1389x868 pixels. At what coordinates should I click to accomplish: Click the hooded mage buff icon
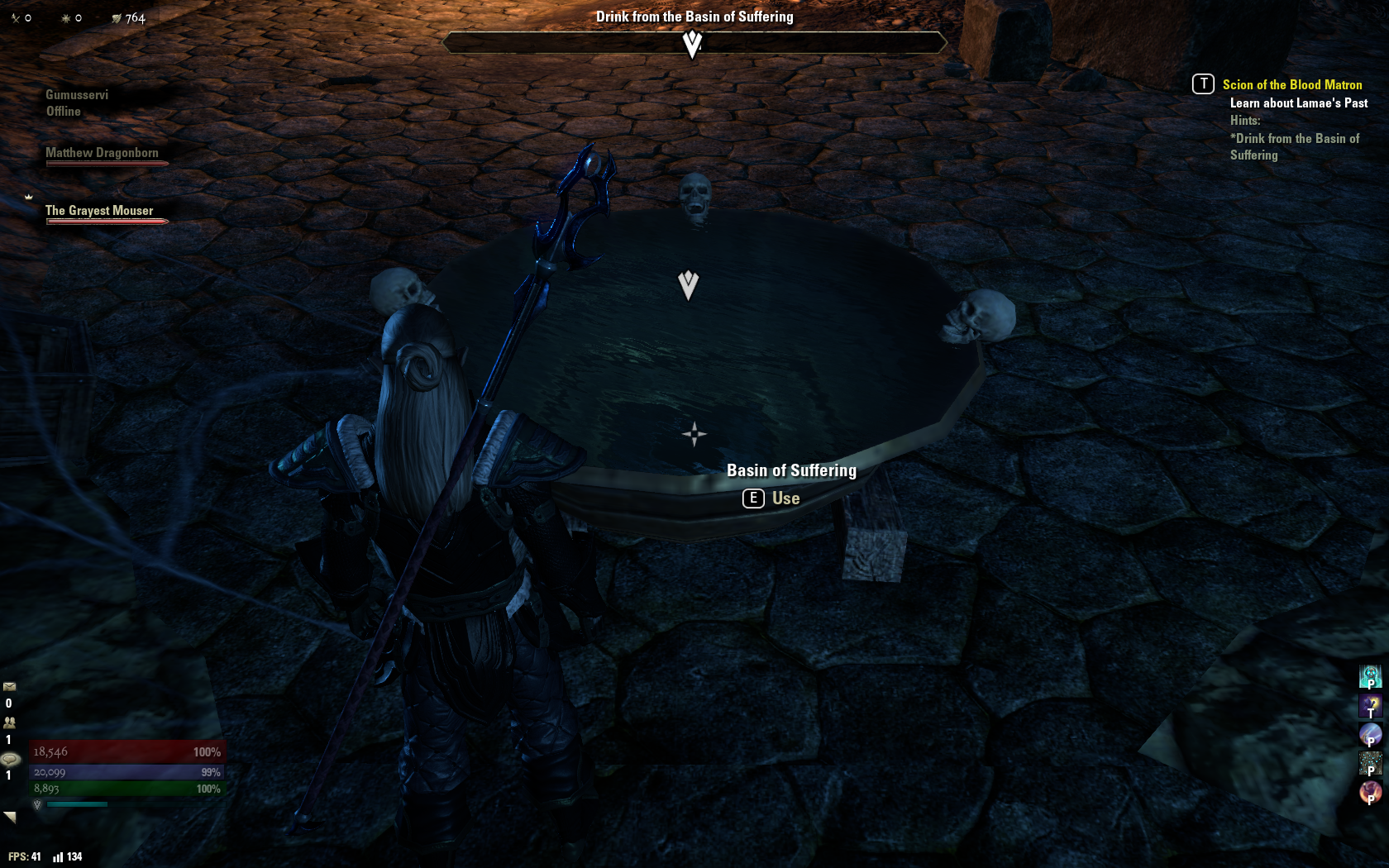(1370, 705)
